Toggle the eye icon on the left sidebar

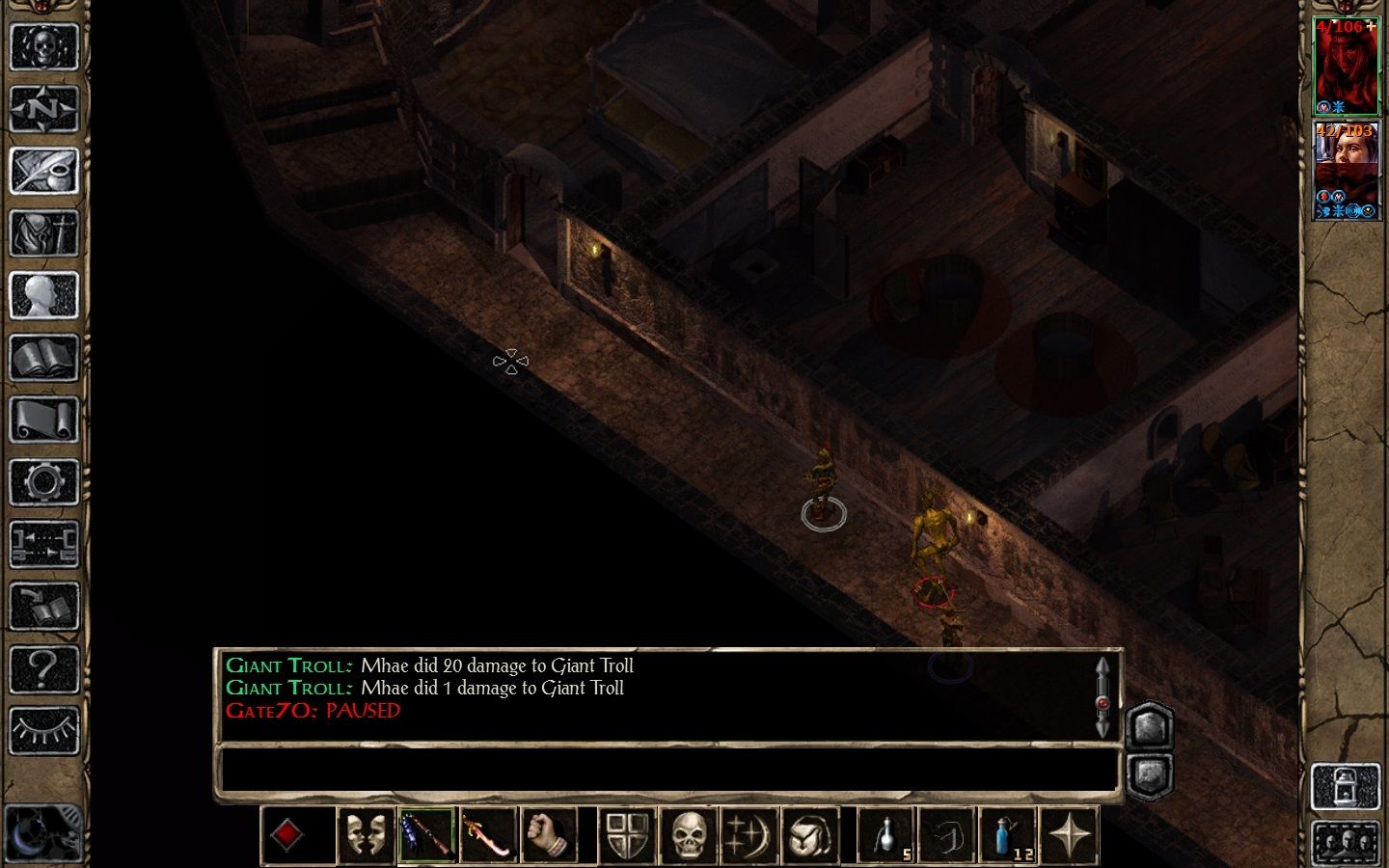(x=45, y=728)
